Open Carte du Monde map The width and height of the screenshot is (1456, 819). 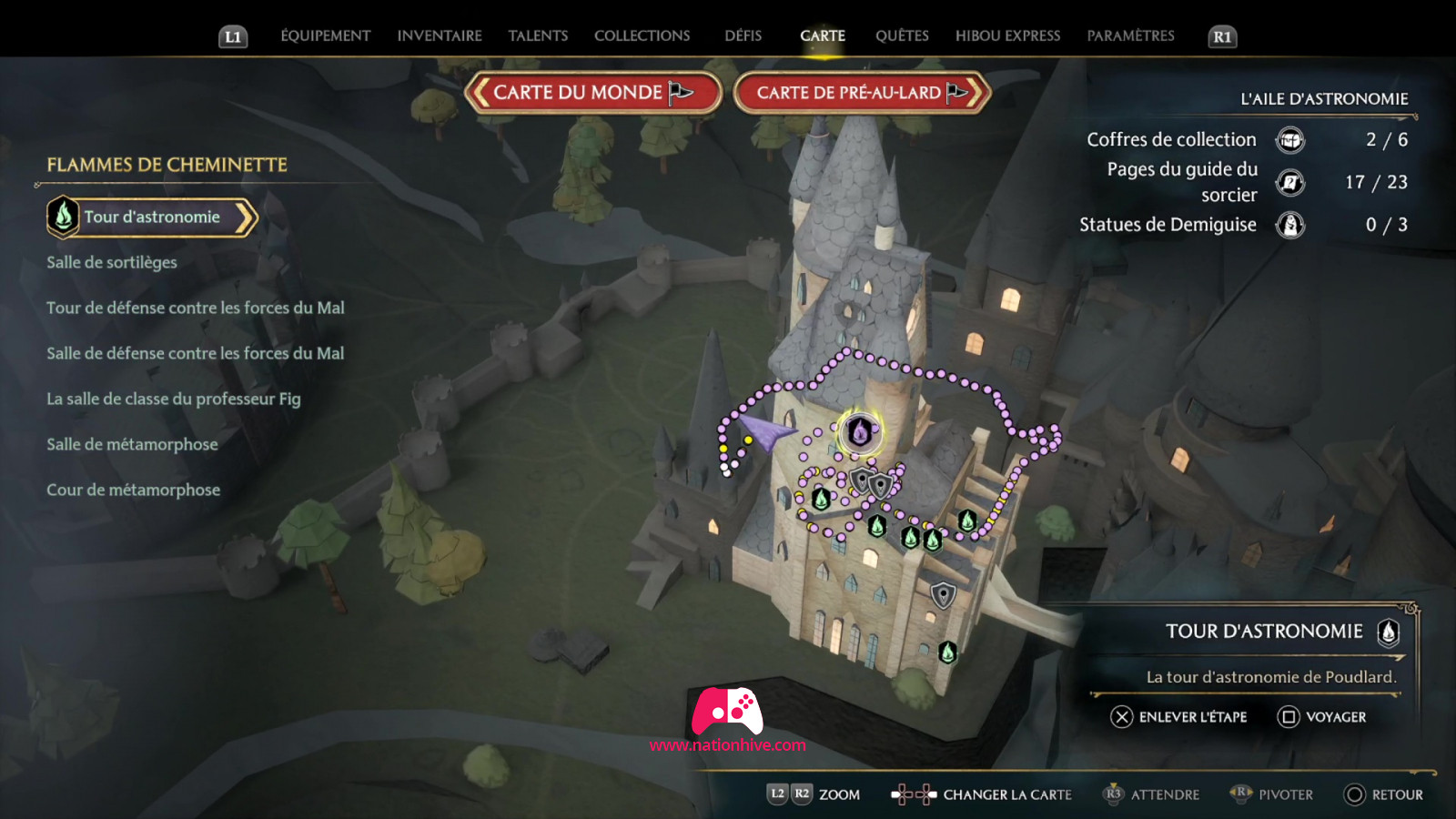(592, 93)
